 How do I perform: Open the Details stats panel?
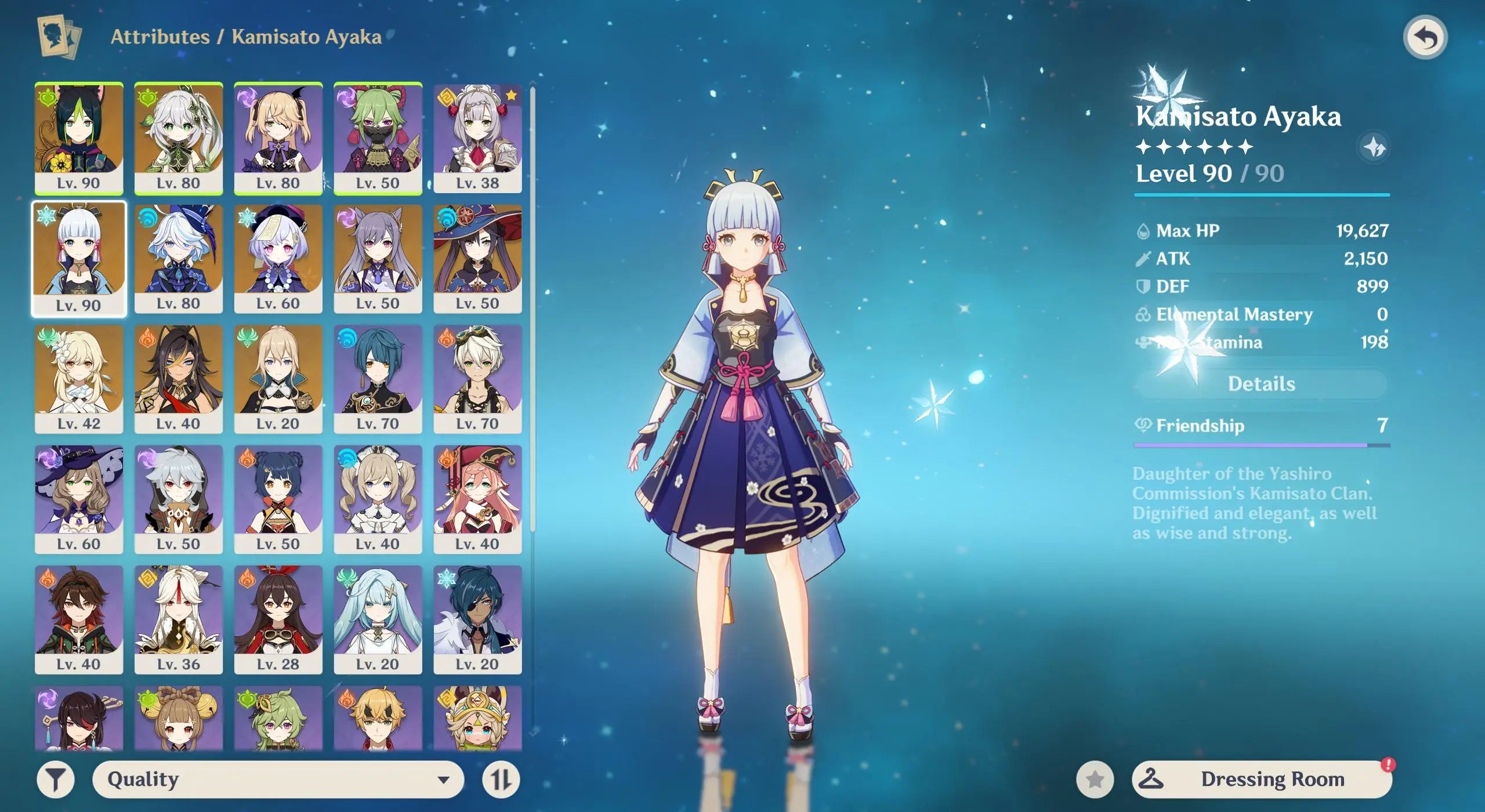(1261, 384)
